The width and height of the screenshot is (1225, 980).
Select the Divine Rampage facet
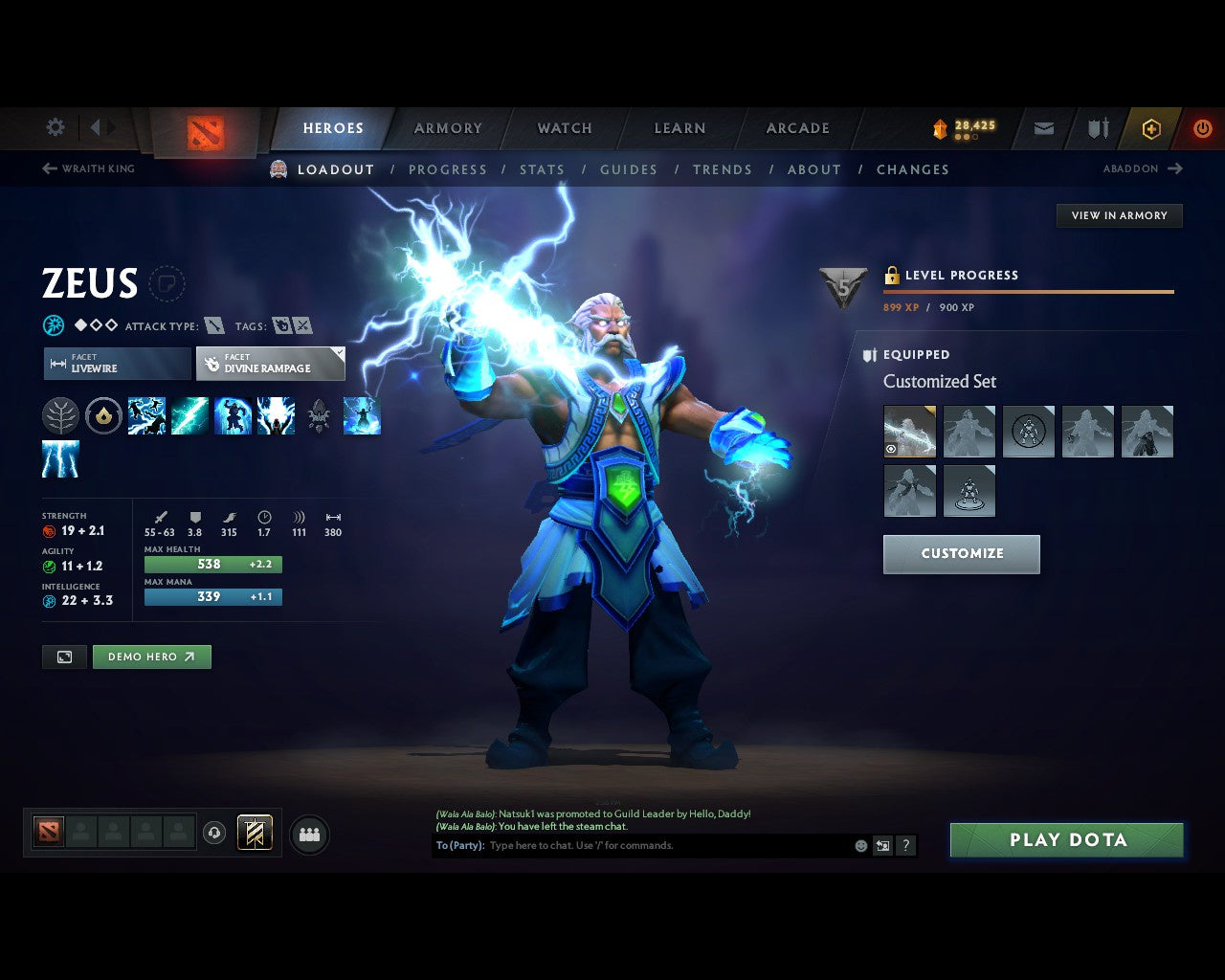click(271, 364)
